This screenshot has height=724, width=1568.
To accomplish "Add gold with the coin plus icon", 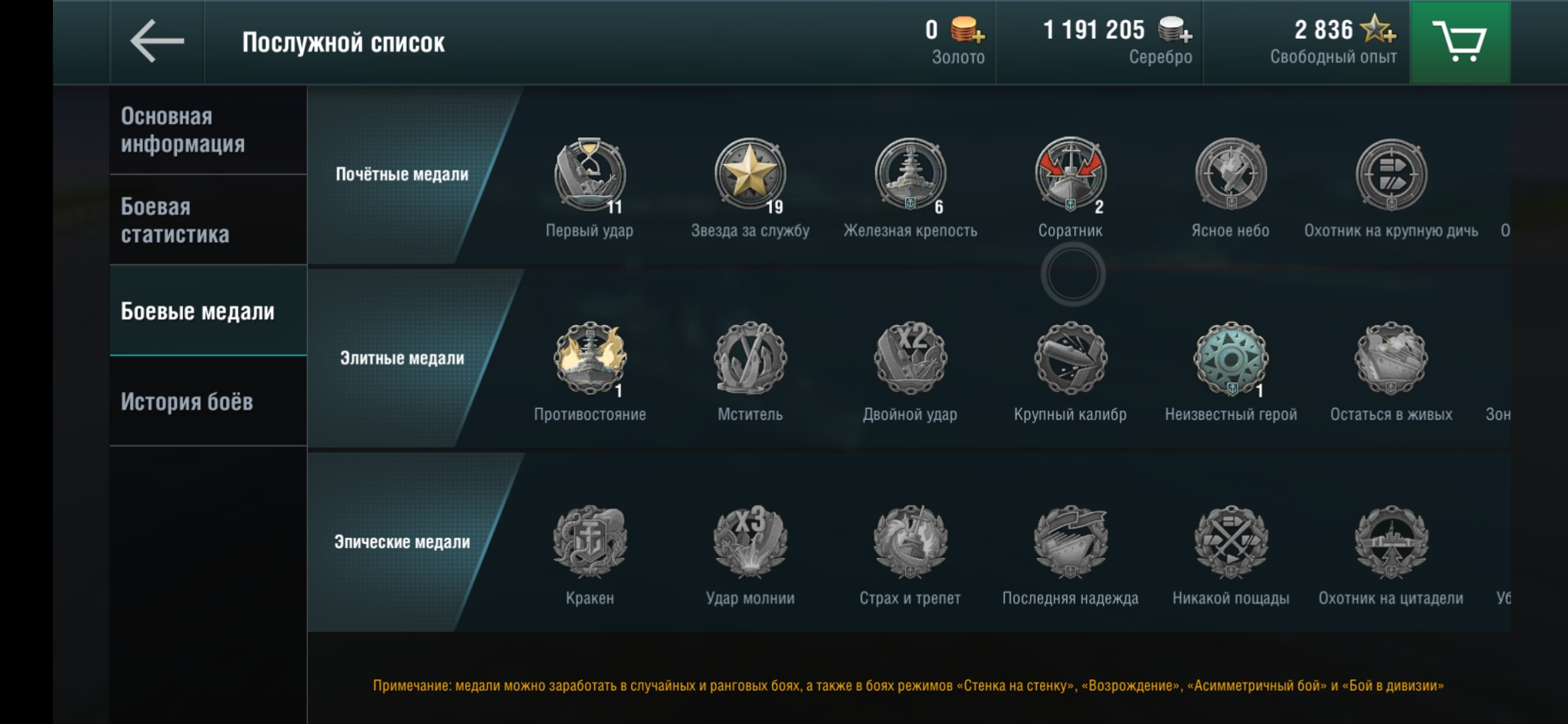I will pos(968,30).
